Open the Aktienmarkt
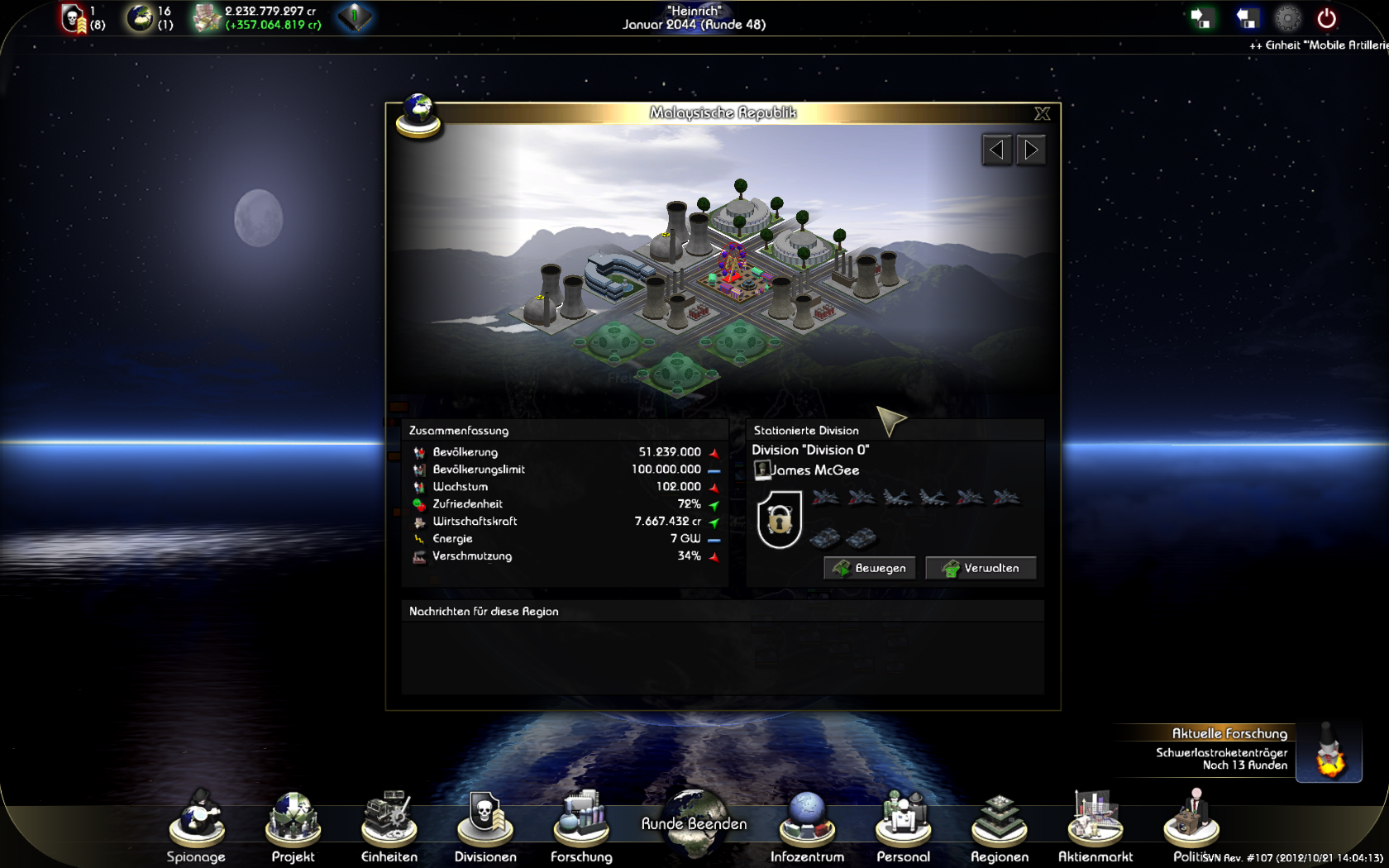This screenshot has width=1389, height=868. [1095, 825]
